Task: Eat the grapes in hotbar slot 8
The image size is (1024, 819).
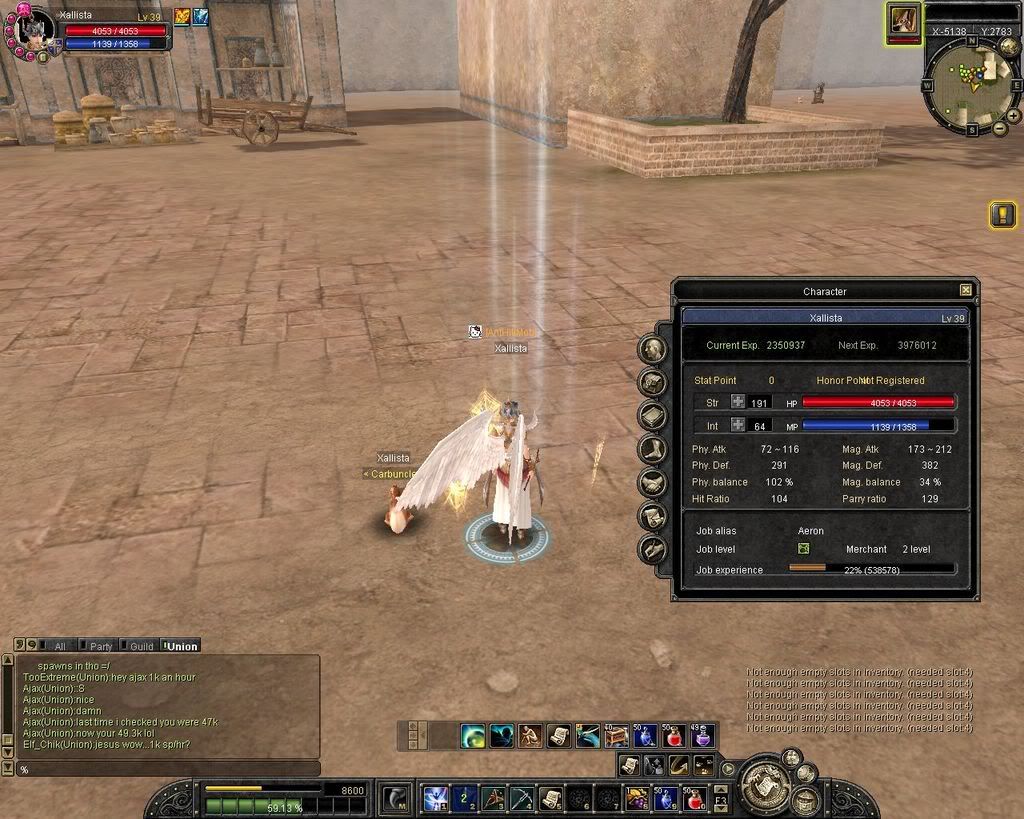Action: point(637,798)
